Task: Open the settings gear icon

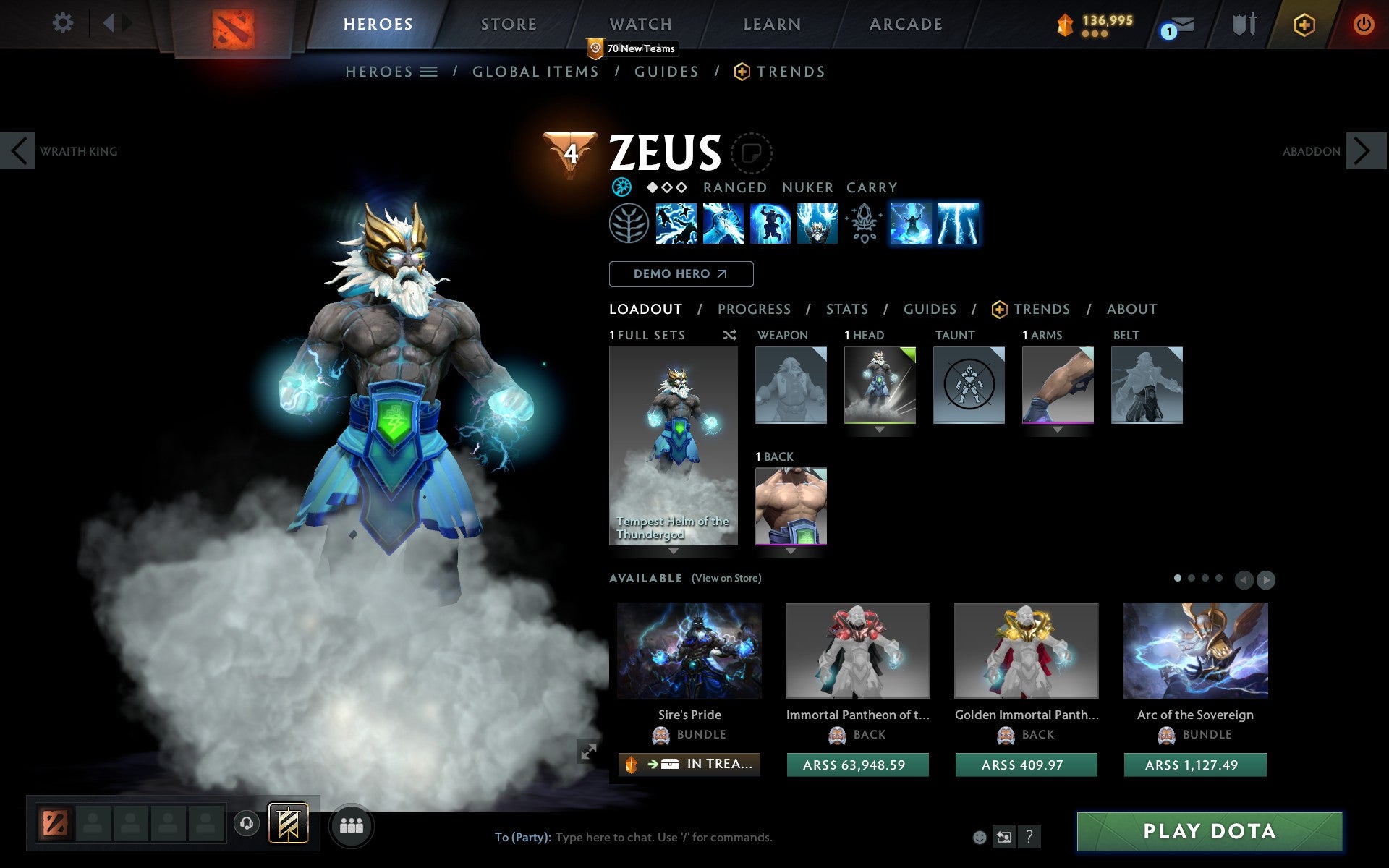Action: tap(64, 24)
